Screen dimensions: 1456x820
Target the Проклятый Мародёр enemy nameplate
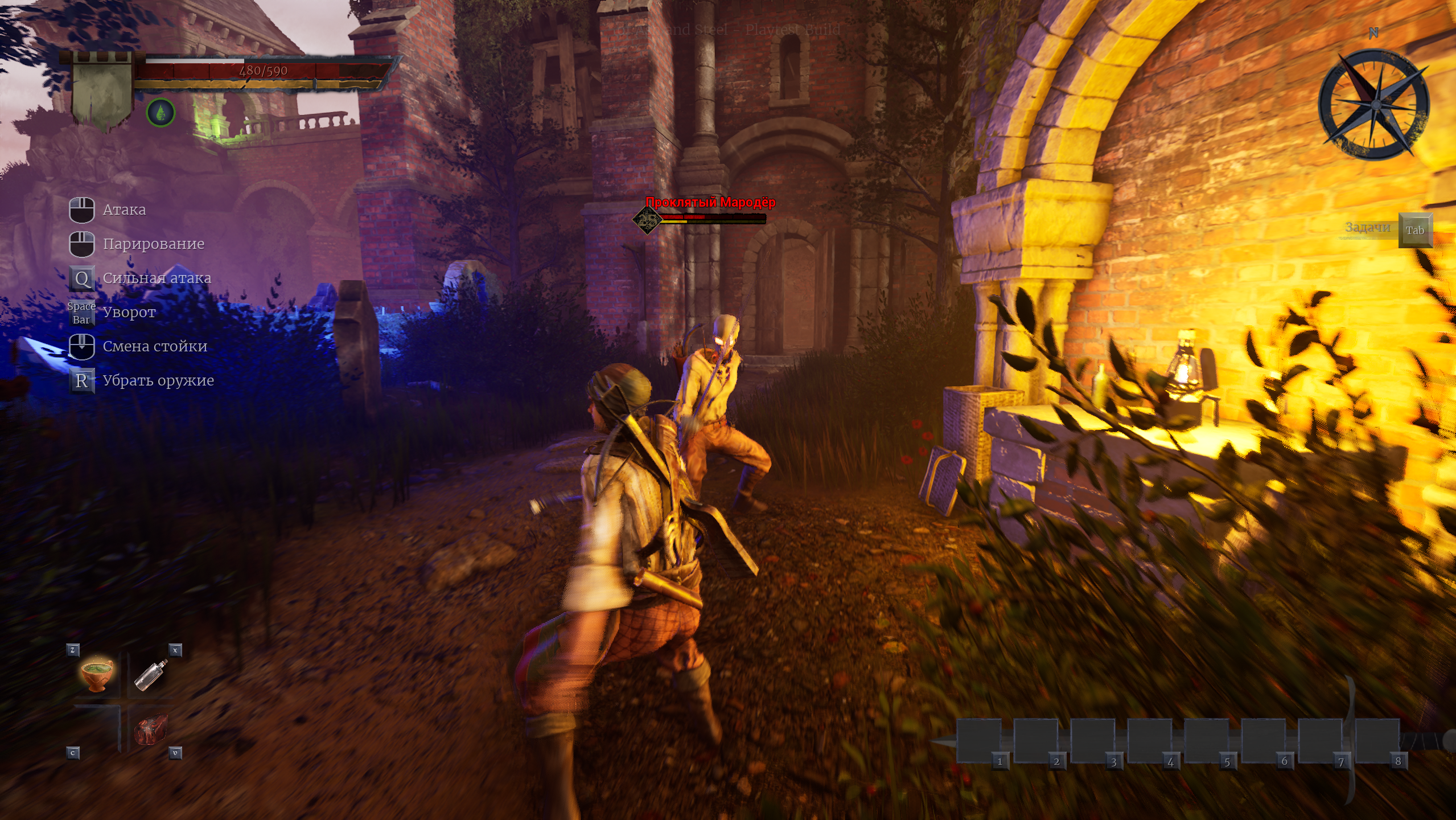tap(710, 202)
